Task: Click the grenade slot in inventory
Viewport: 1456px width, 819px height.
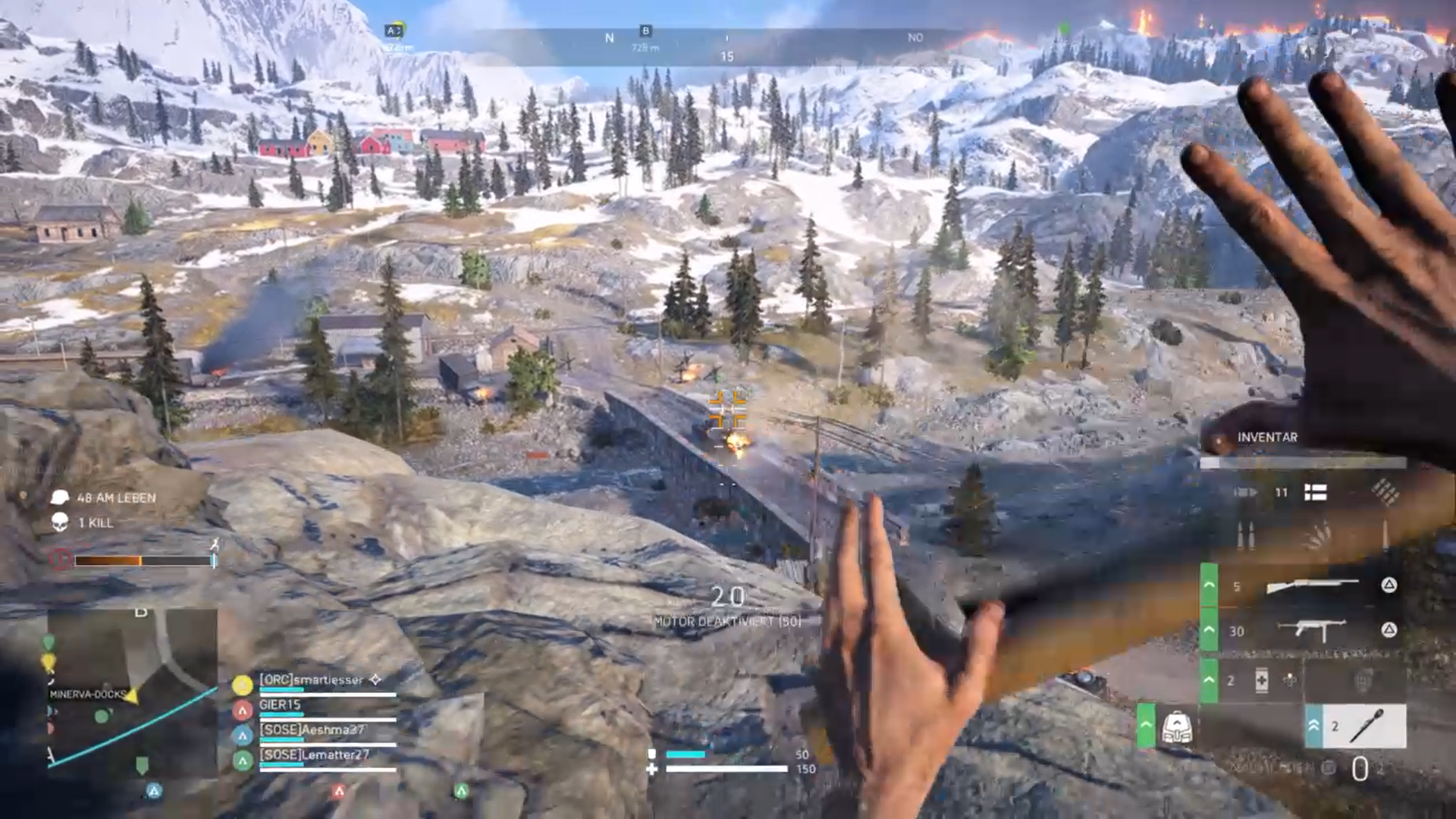Action: [1363, 680]
